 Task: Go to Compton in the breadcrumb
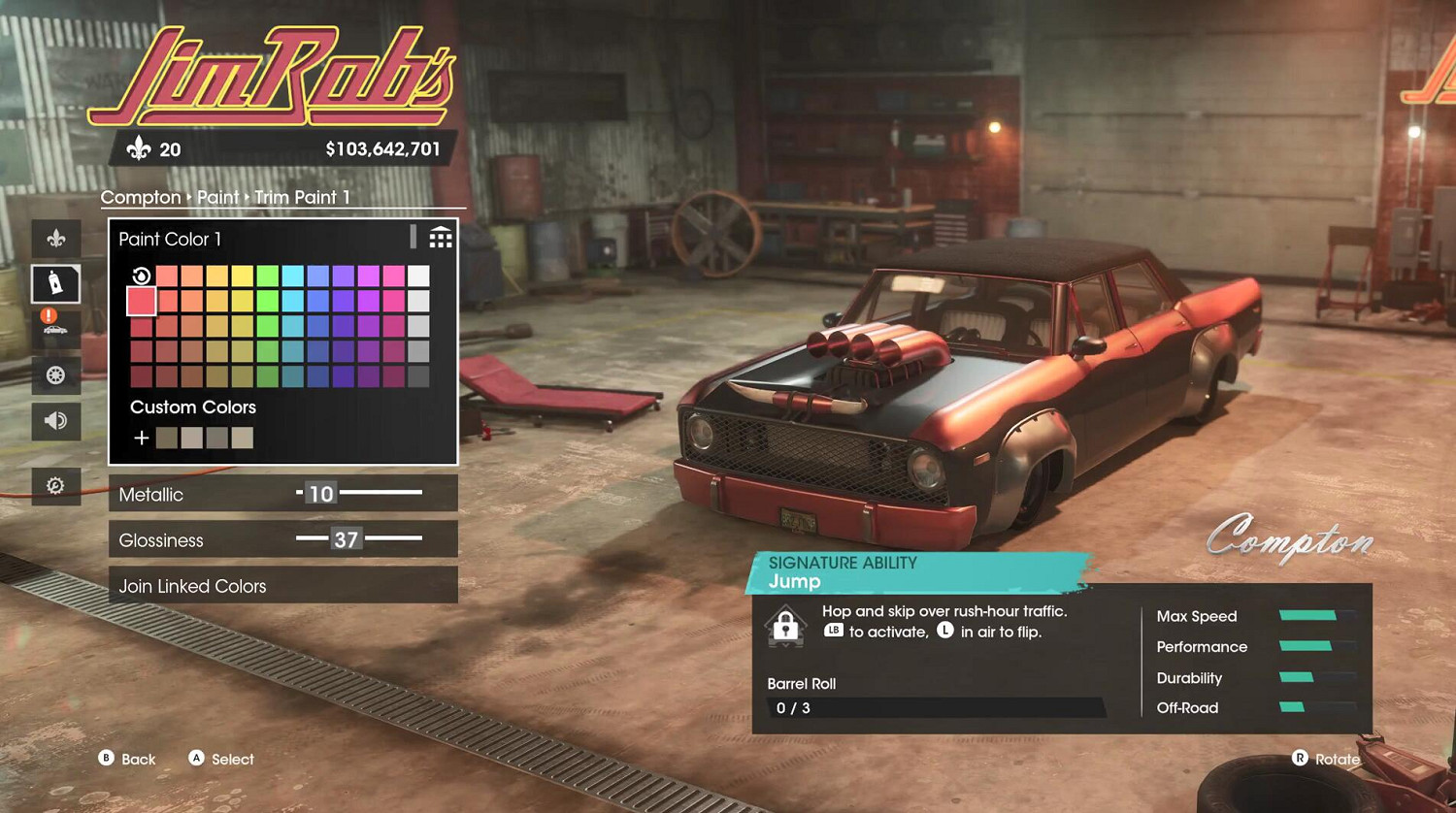coord(141,197)
